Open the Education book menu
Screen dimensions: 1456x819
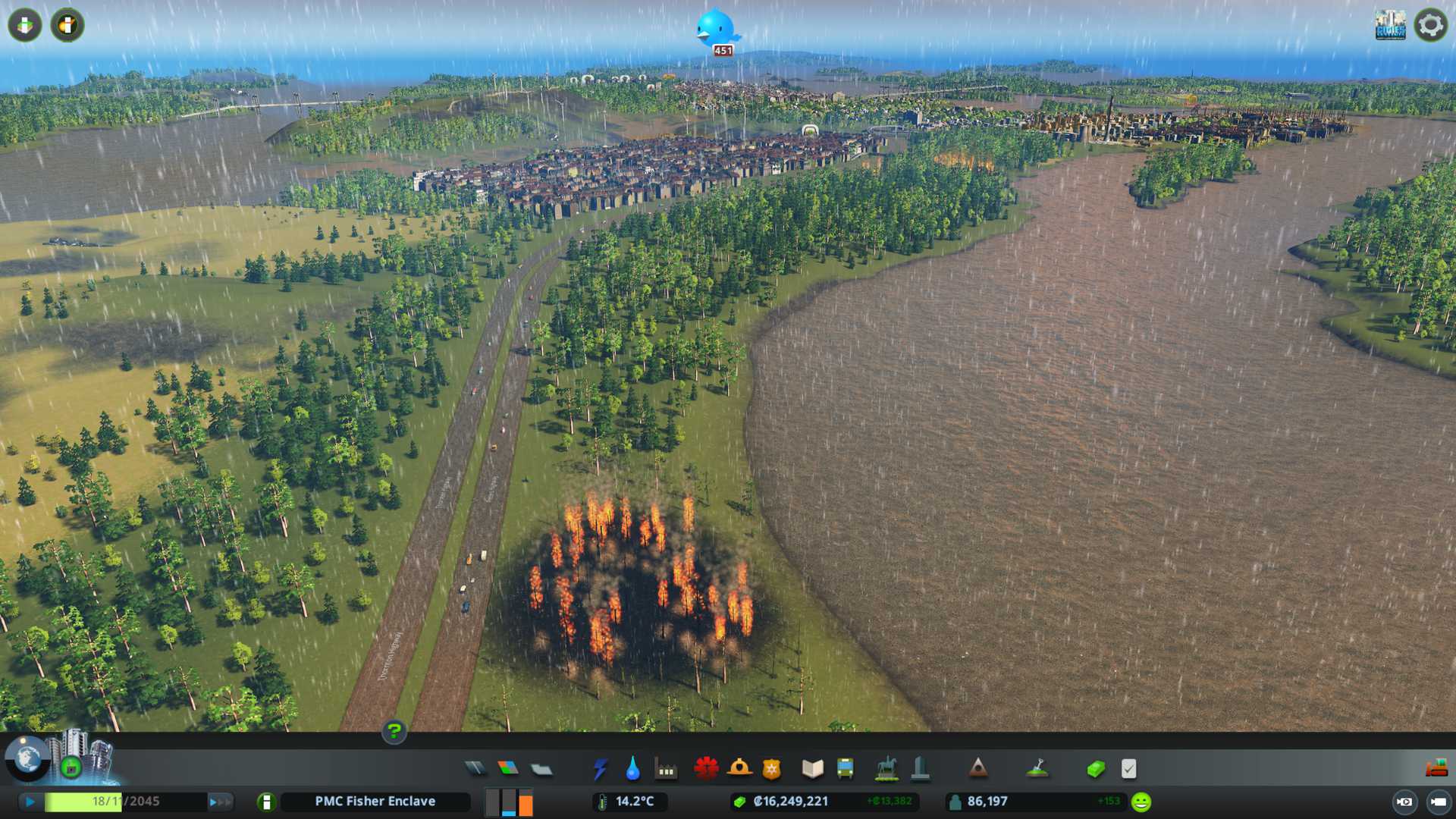coord(812,769)
